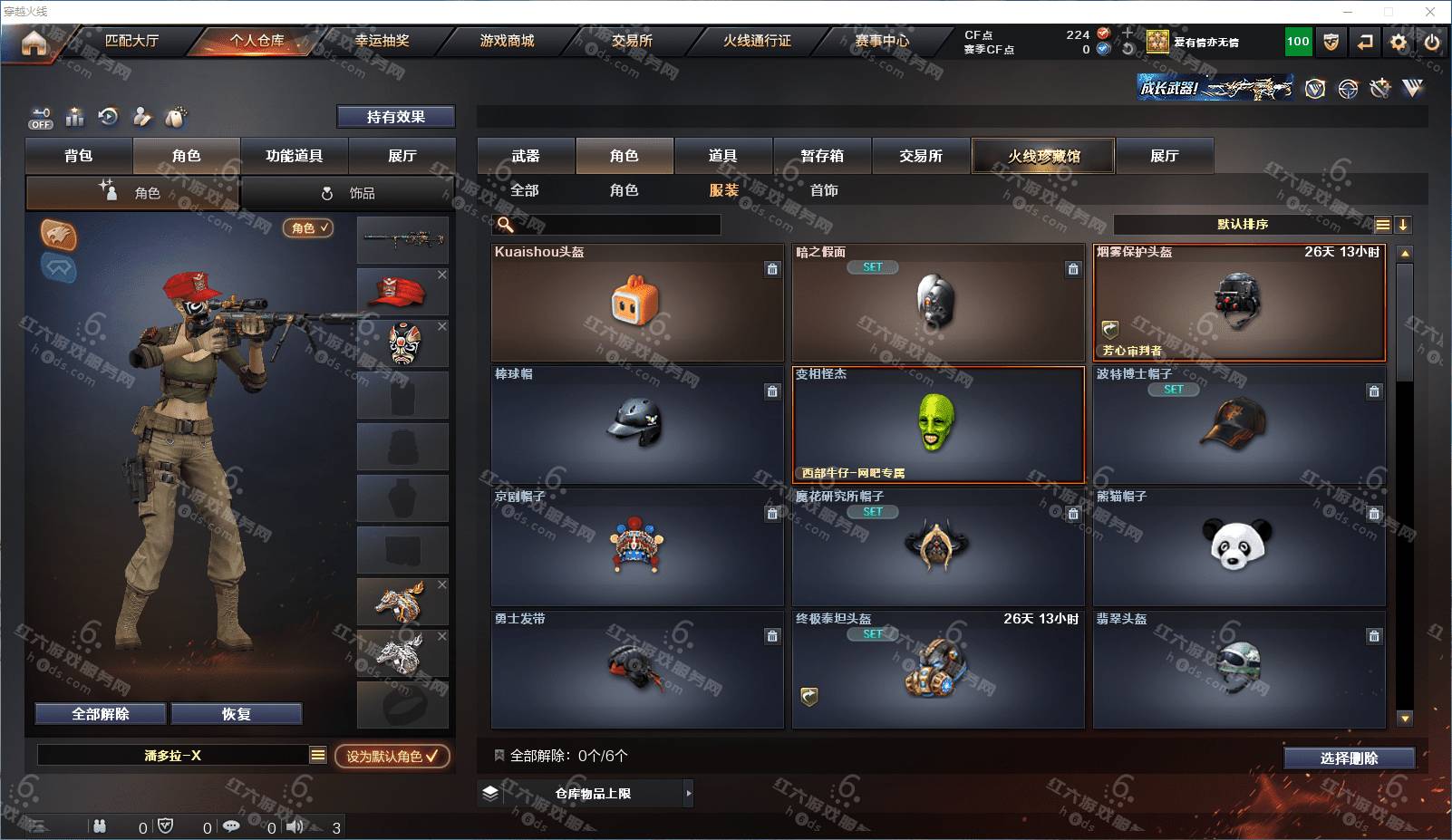Open the 匹配大厅 lobby menu
Viewport: 1452px width, 840px height.
(x=131, y=41)
